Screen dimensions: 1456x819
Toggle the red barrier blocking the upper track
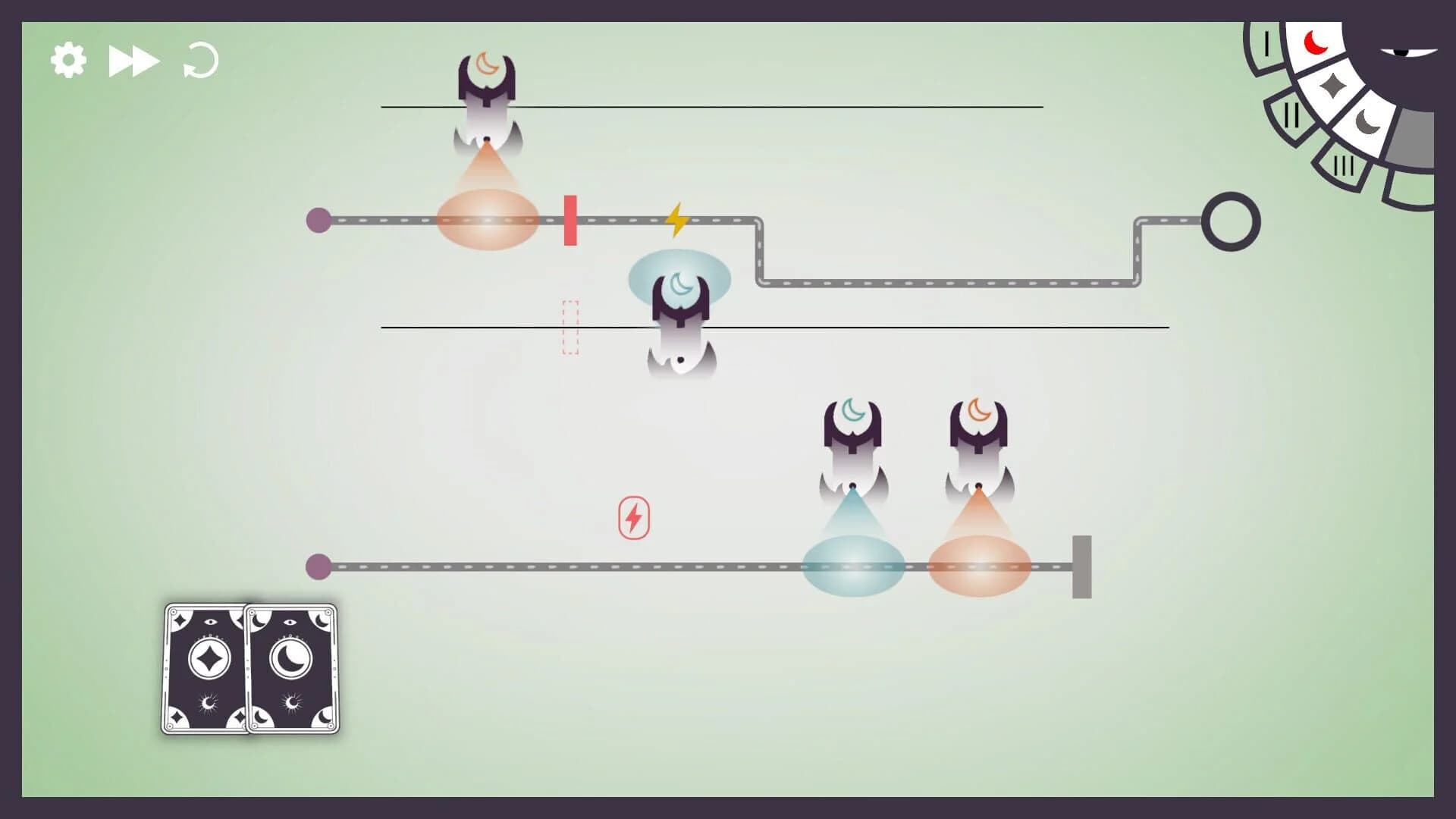[x=569, y=221]
